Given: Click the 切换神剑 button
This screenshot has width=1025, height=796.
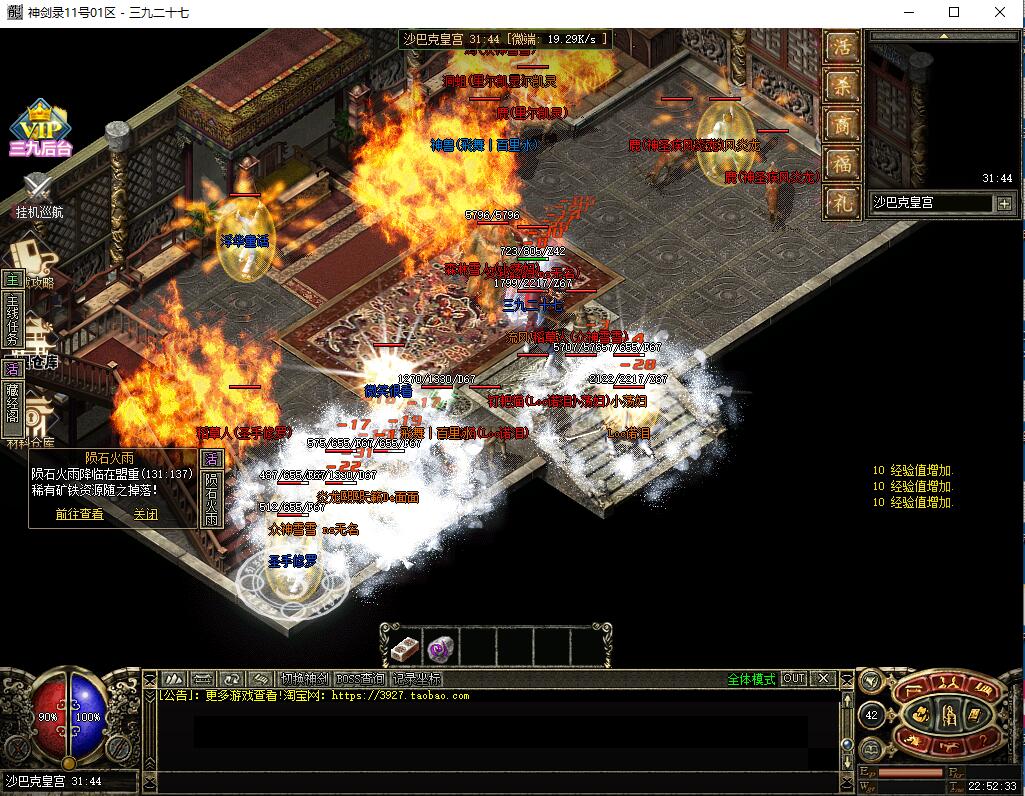Looking at the screenshot, I should 305,678.
